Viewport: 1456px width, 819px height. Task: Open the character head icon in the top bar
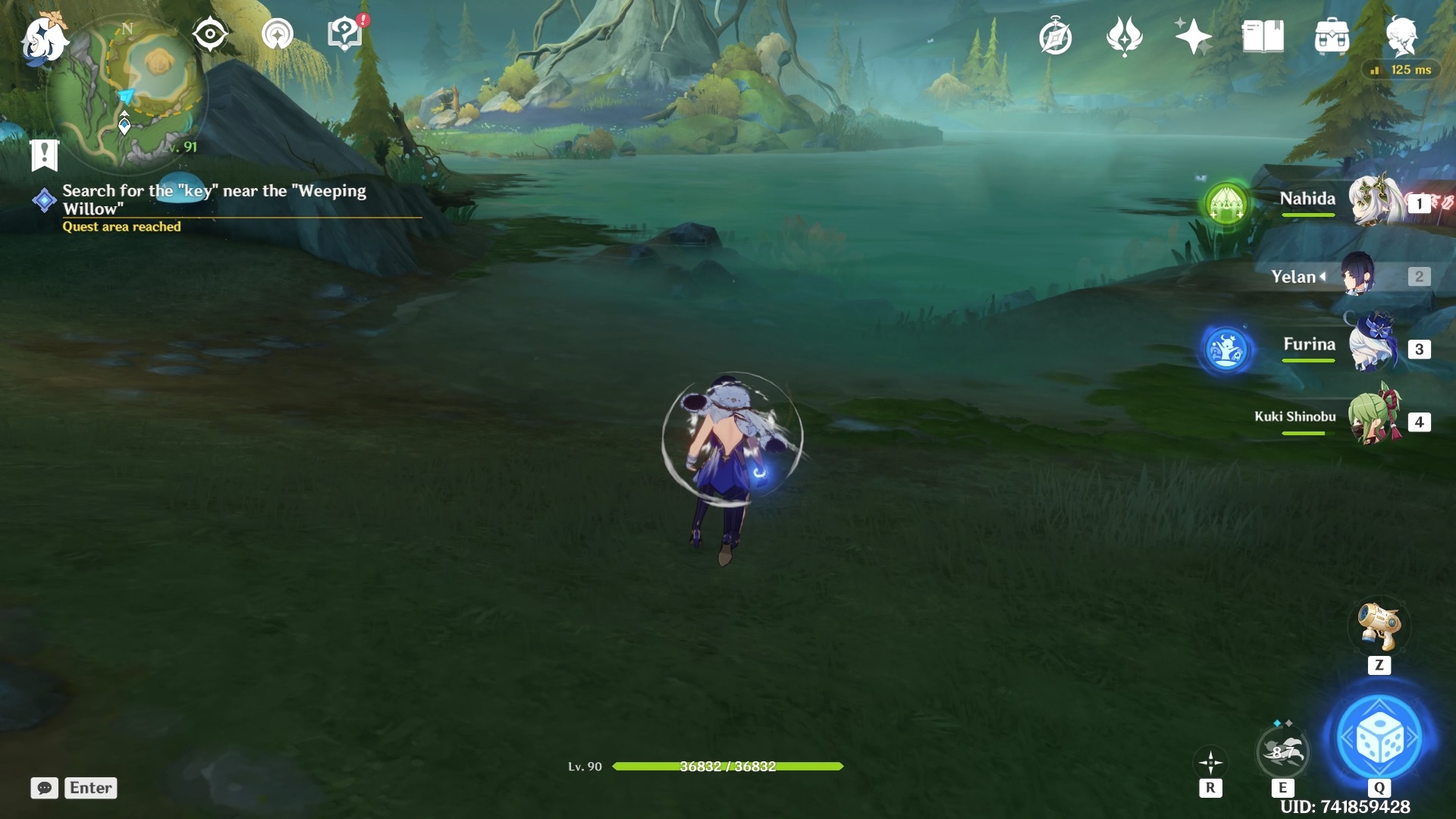click(1401, 36)
